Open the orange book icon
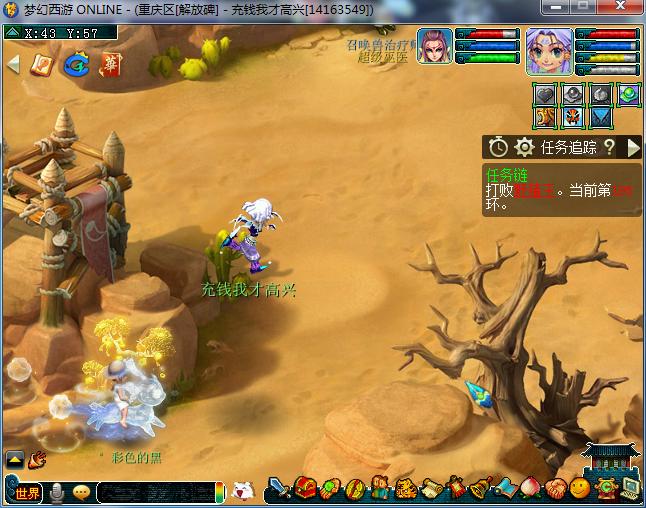Viewport: 646px width, 508px height. click(x=42, y=65)
